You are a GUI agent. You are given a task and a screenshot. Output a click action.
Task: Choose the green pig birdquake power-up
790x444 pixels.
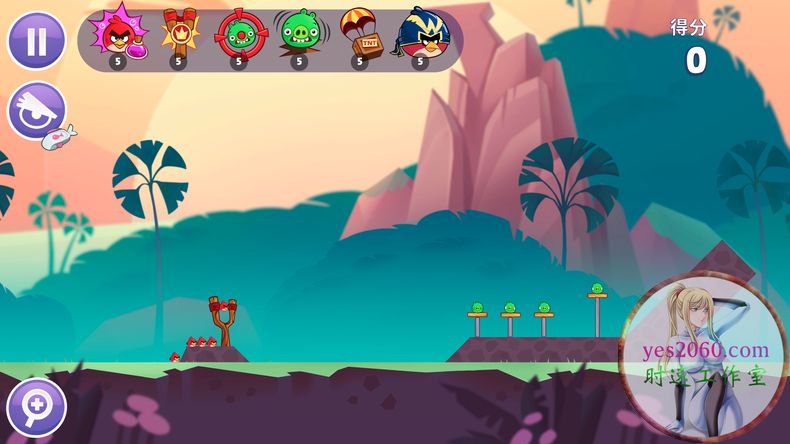[298, 34]
